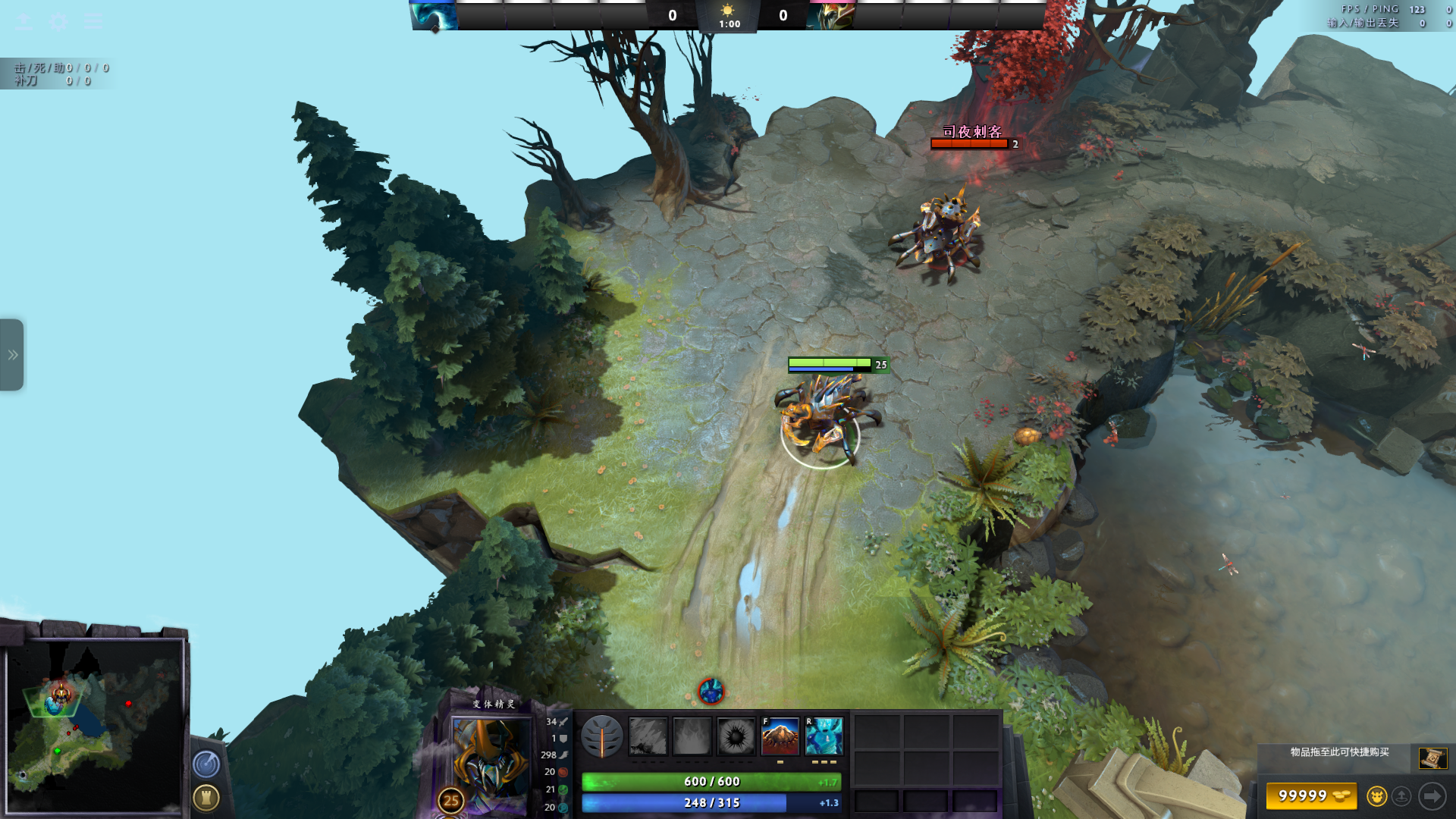Activate the glyph tower button beside minimap
Screen dimensions: 1456x819
(x=206, y=798)
